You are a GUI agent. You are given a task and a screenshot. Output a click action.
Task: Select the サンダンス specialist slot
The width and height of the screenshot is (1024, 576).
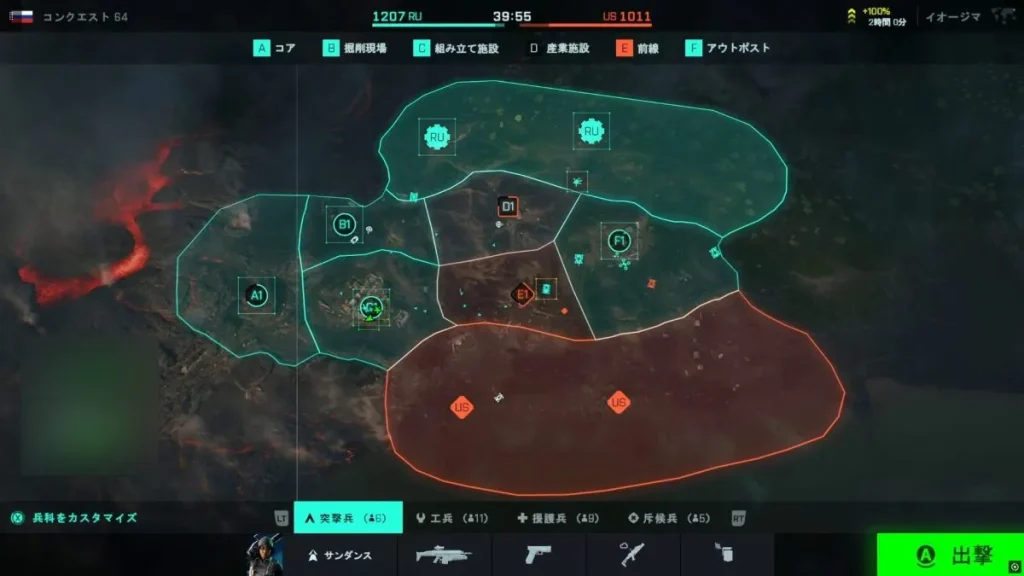(x=340, y=555)
